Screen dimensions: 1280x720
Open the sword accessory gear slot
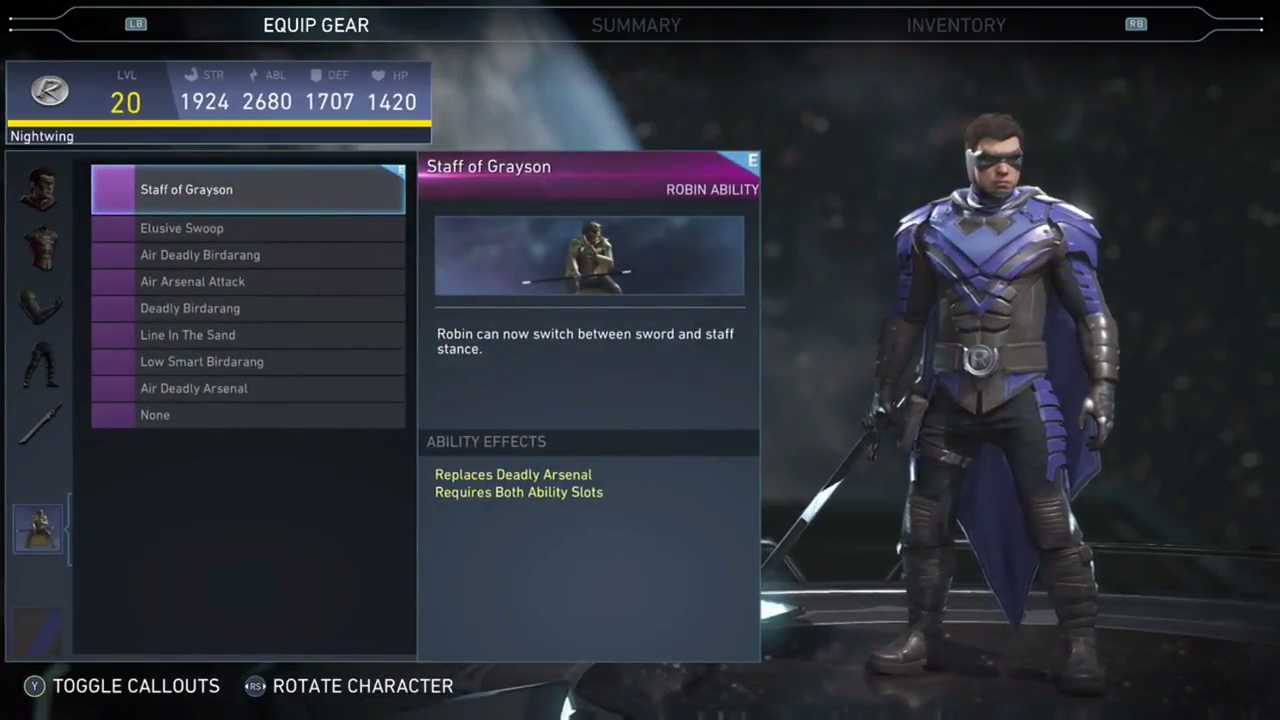coord(40,424)
